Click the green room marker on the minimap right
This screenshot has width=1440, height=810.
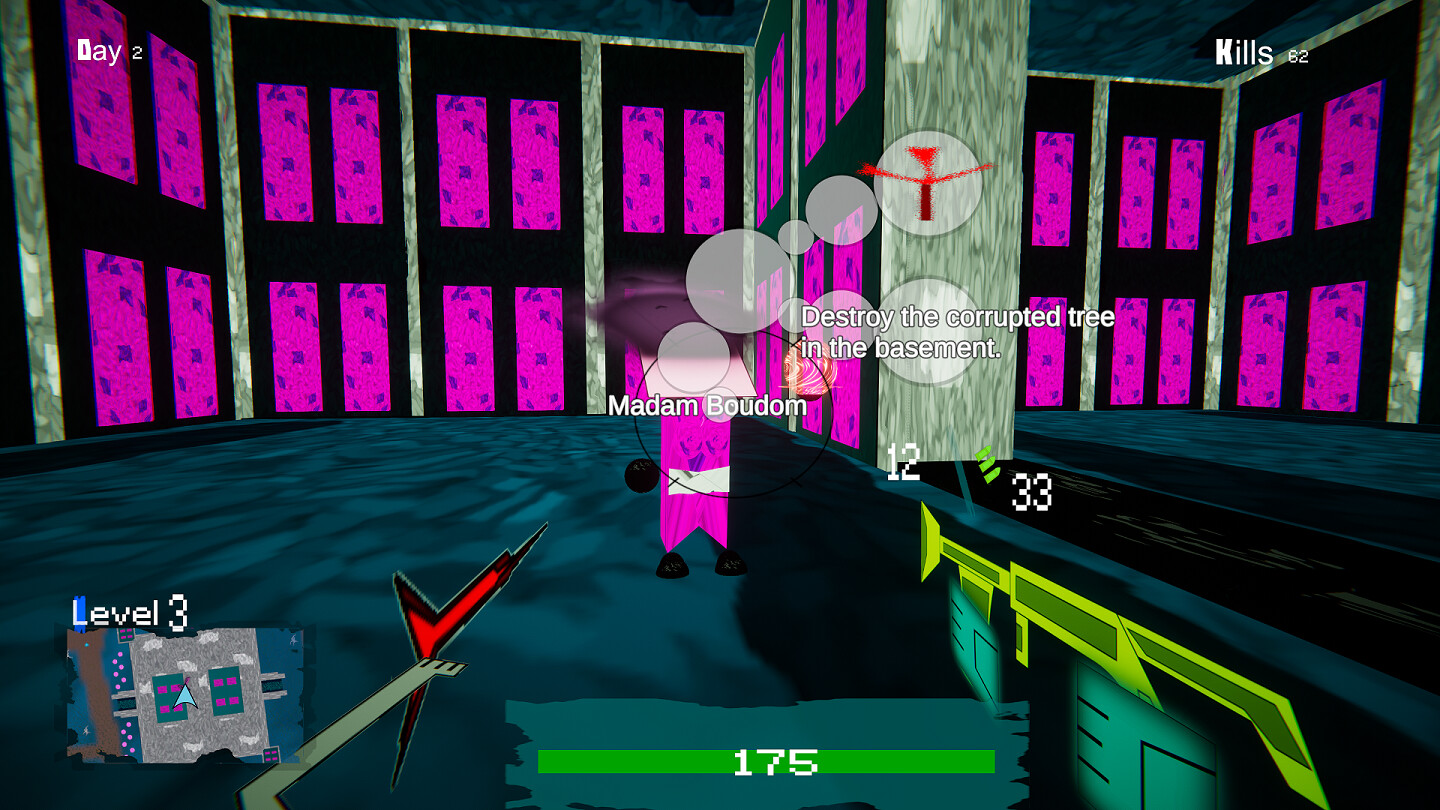224,690
